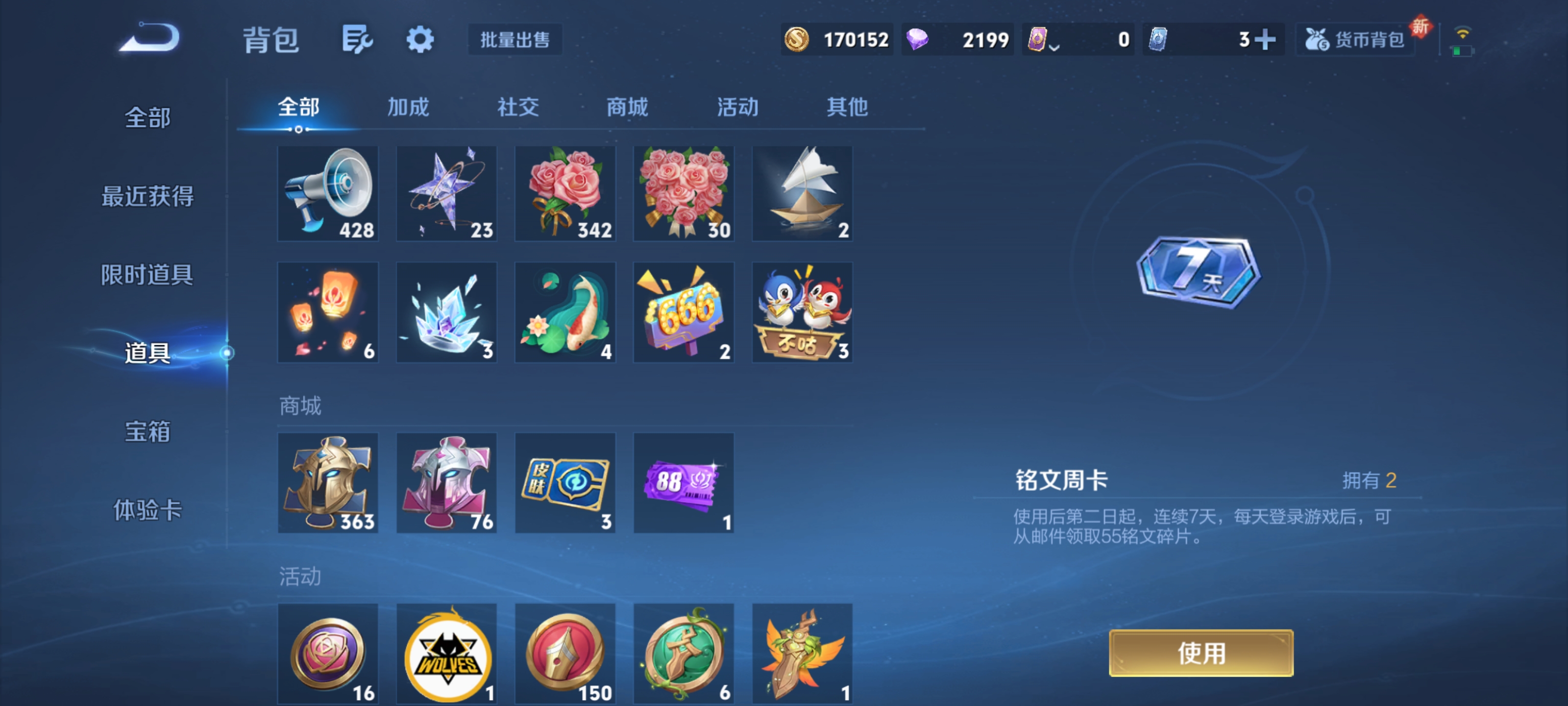Screen dimensions: 1568x706
Task: Select the pink rune helmet item
Action: click(446, 482)
